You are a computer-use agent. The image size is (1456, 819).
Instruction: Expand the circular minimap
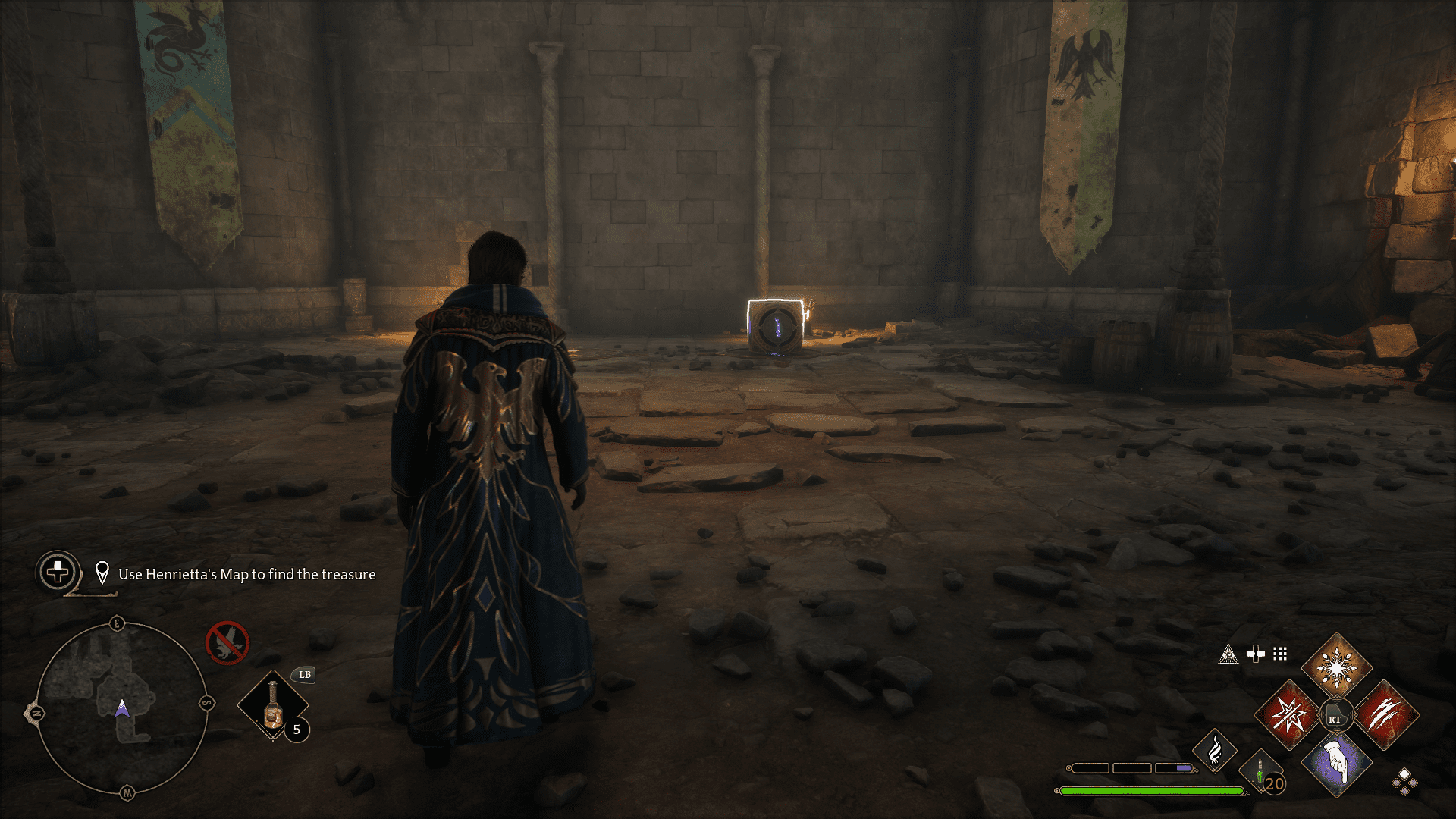[124, 708]
